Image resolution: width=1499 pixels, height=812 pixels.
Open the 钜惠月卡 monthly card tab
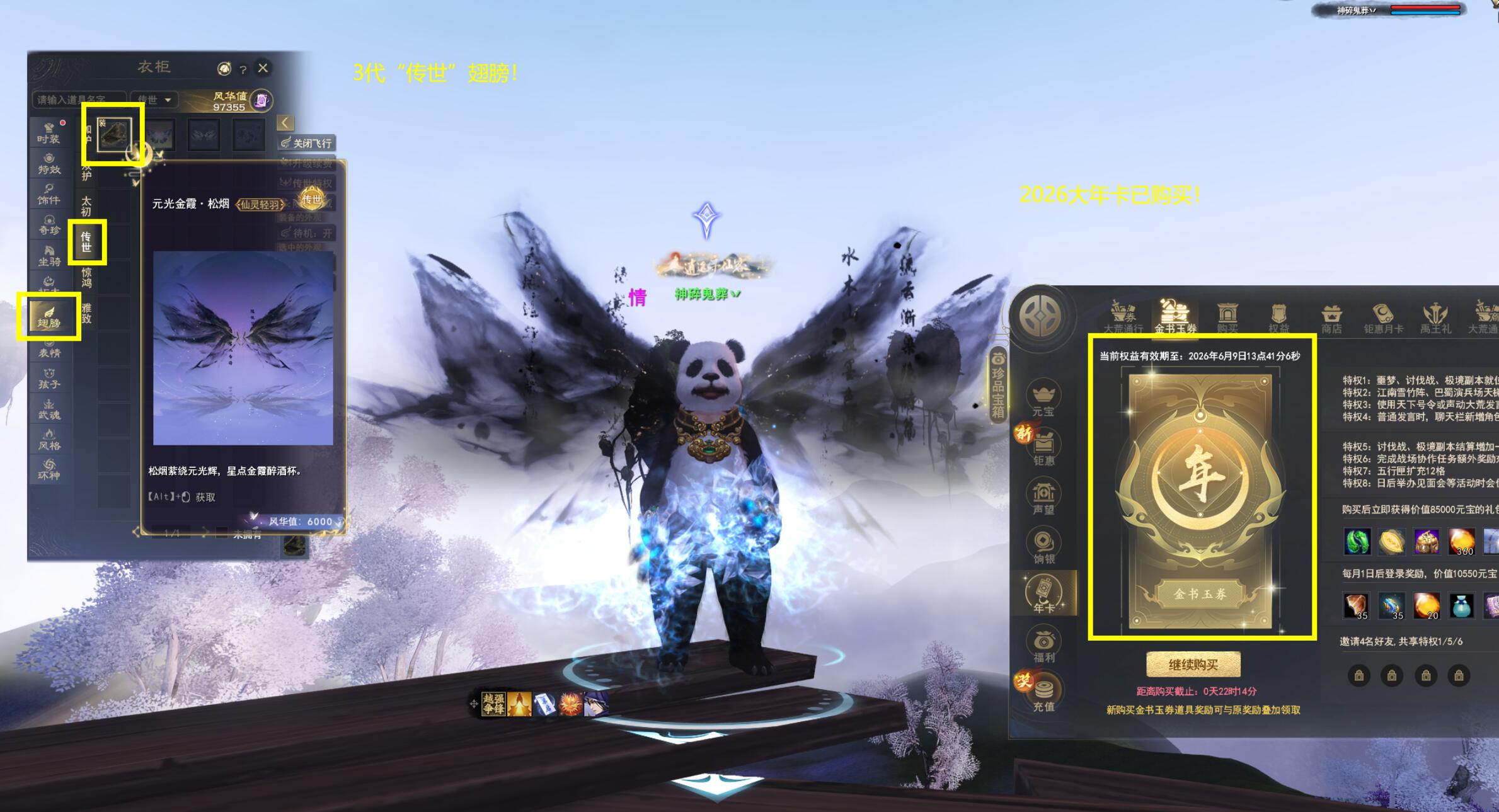pyautogui.click(x=1383, y=317)
